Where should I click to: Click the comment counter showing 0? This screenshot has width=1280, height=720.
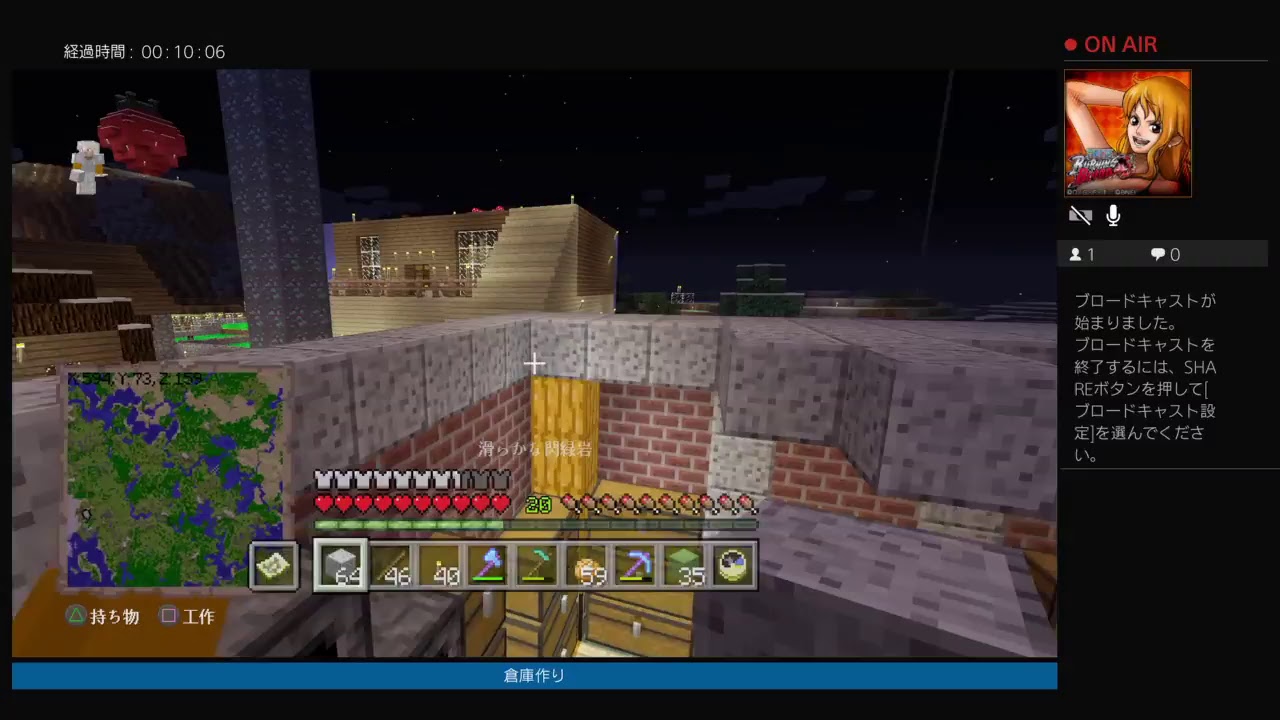[1163, 254]
